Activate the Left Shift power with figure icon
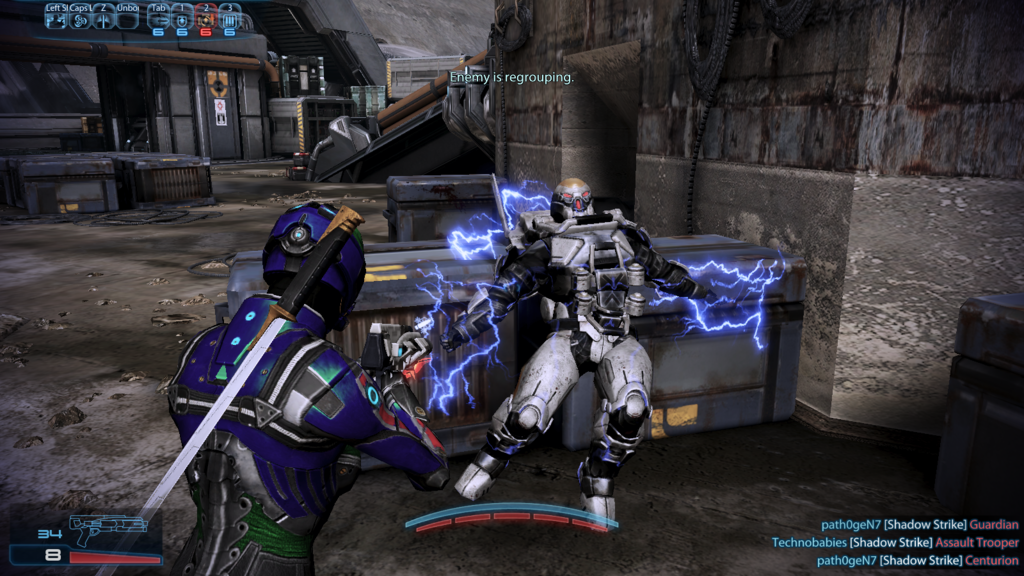The image size is (1024, 576). (55, 20)
